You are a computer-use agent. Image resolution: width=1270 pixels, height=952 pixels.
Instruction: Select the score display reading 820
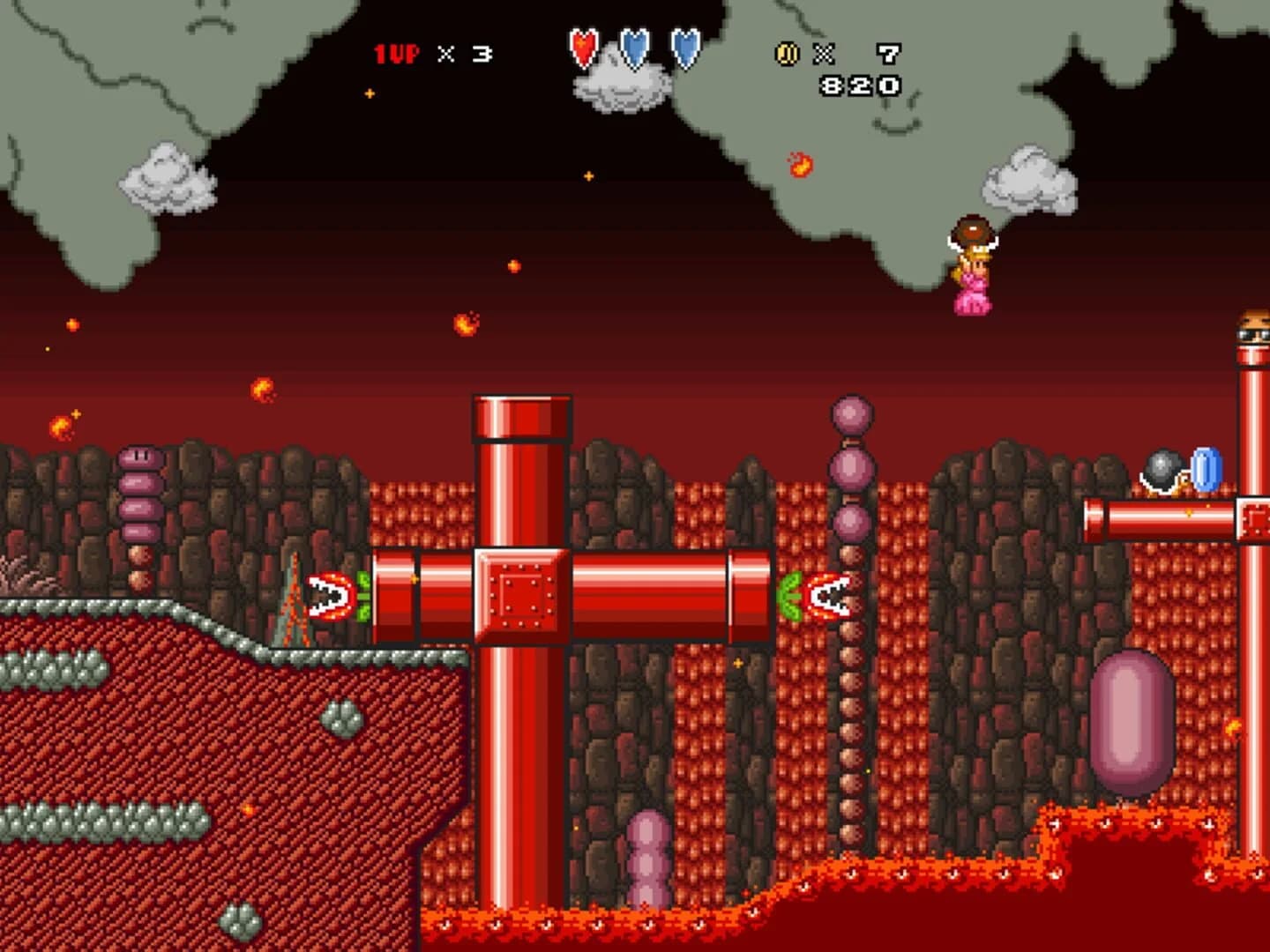[860, 86]
